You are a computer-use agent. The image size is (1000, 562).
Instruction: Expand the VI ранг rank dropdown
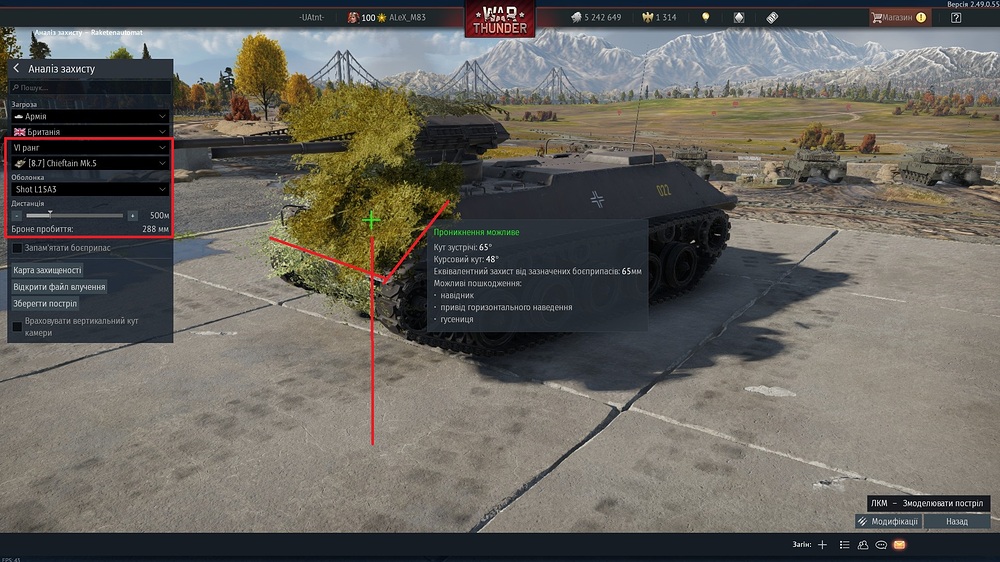tap(90, 147)
